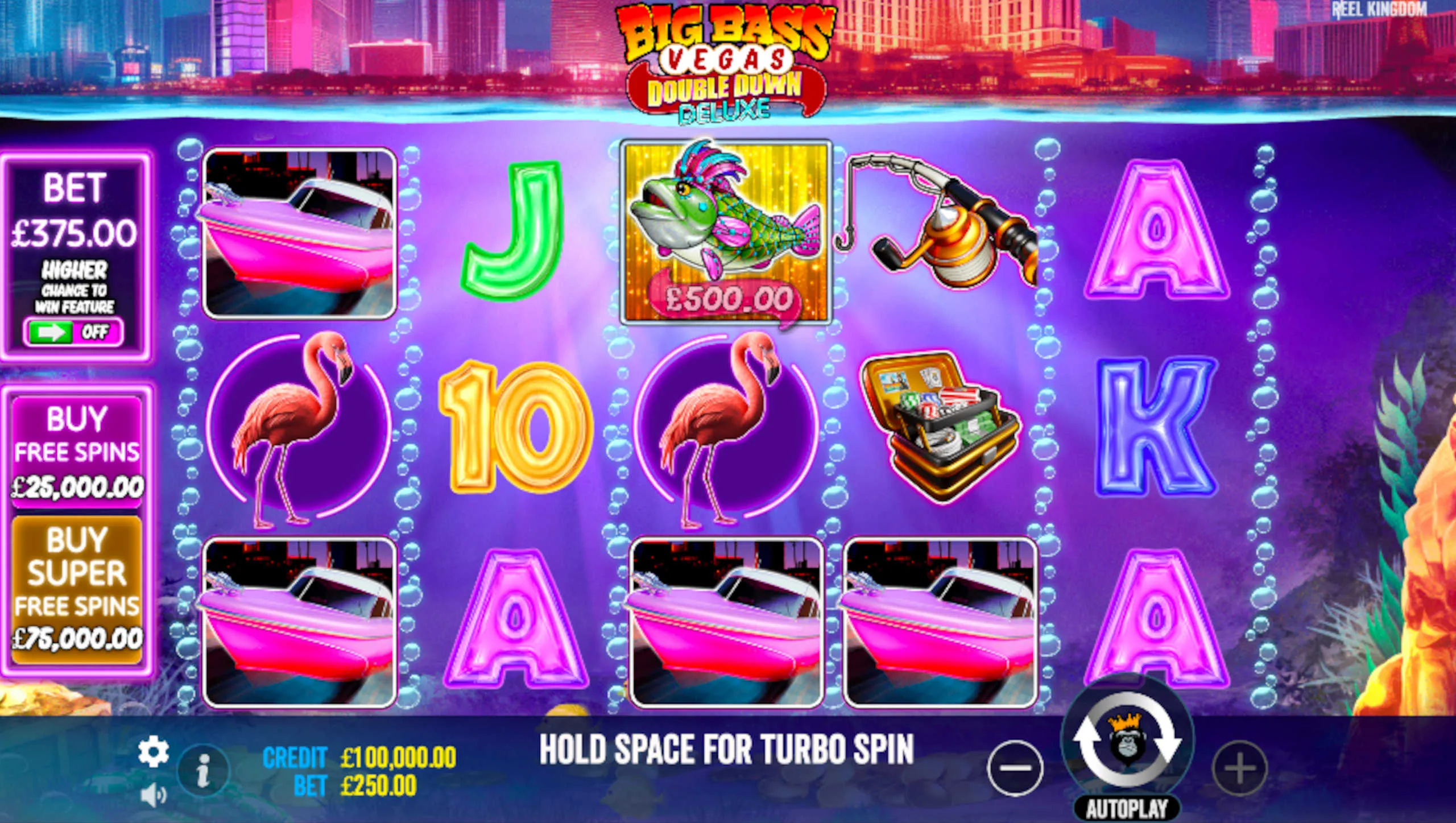Buy Free Spins for £25,000.00
The image size is (1456, 823).
[77, 449]
